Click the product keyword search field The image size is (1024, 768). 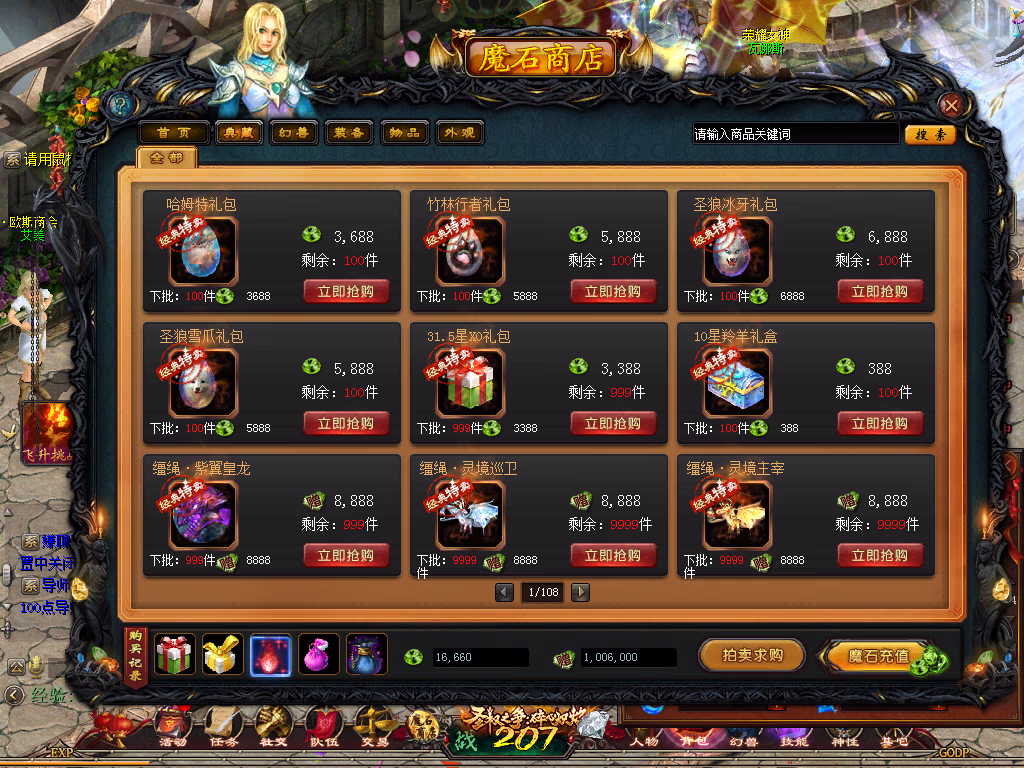(x=795, y=134)
